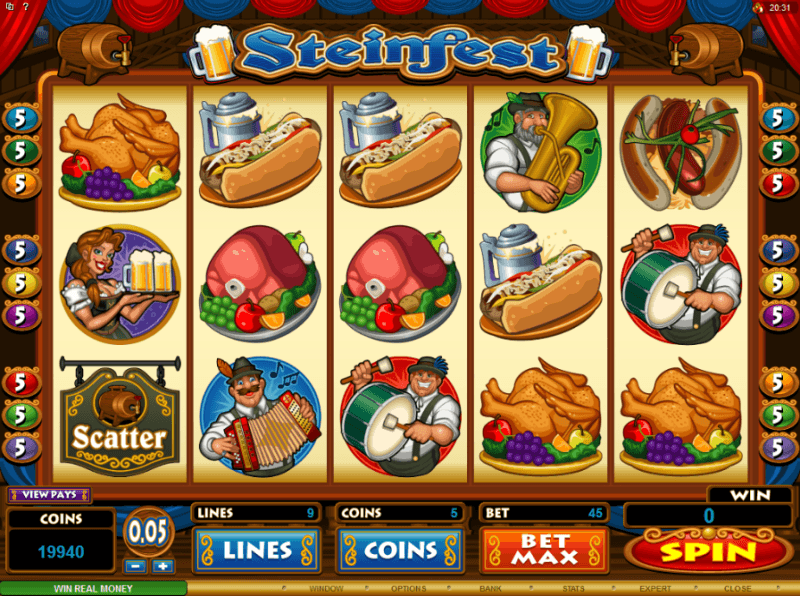
Task: Switch to Expert mode
Action: tap(655, 588)
